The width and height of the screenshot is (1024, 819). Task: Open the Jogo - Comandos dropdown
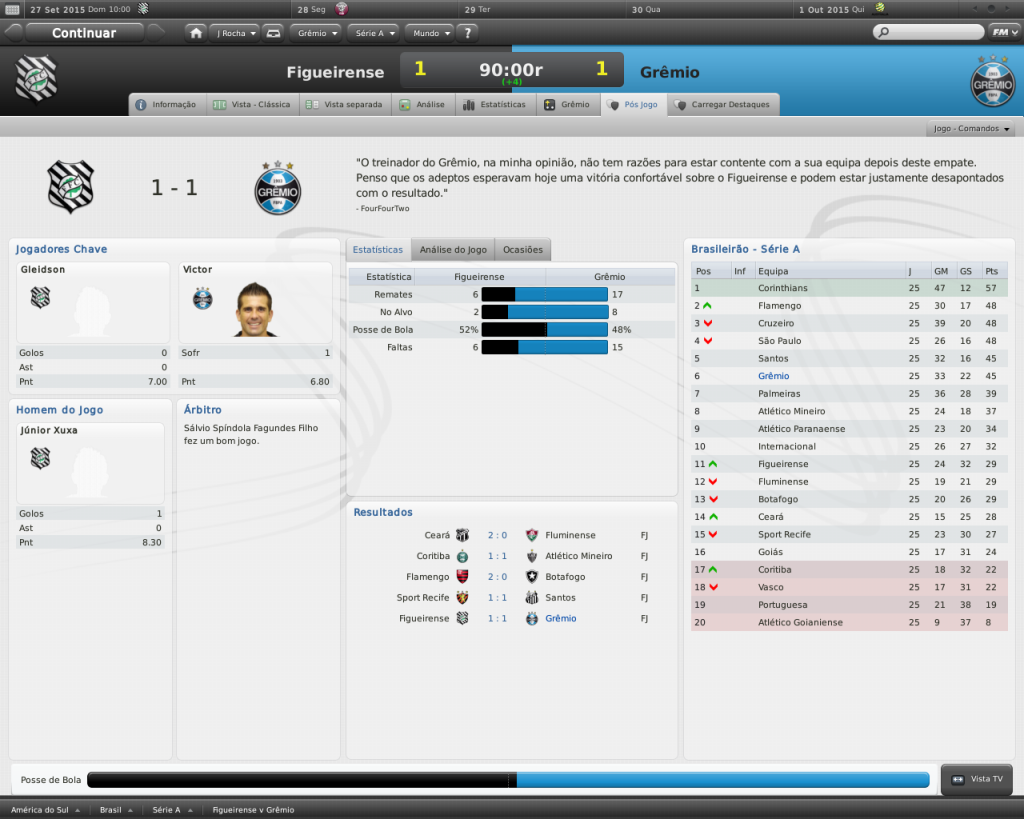coord(972,129)
